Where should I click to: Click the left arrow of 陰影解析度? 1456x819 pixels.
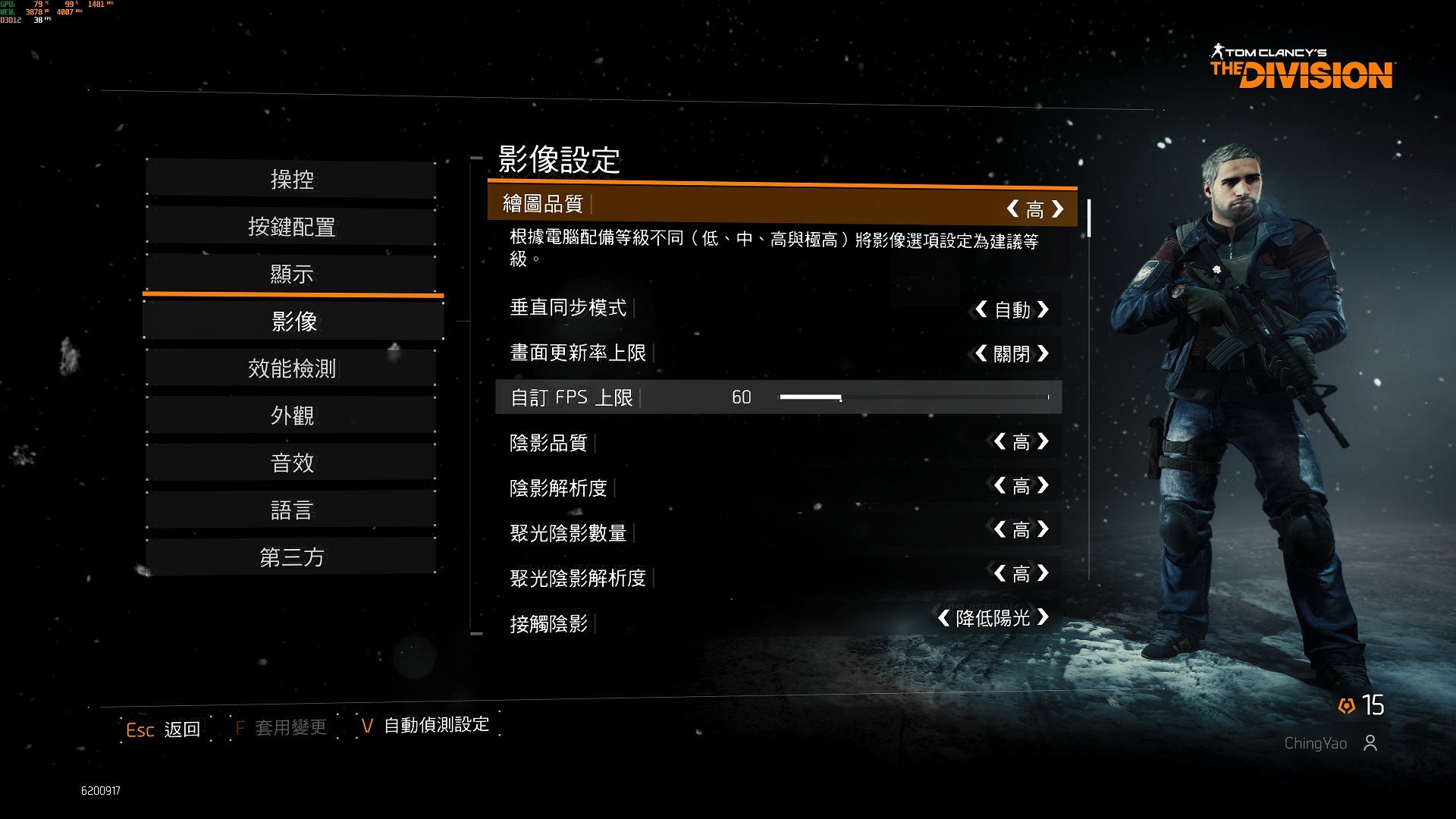point(1000,485)
